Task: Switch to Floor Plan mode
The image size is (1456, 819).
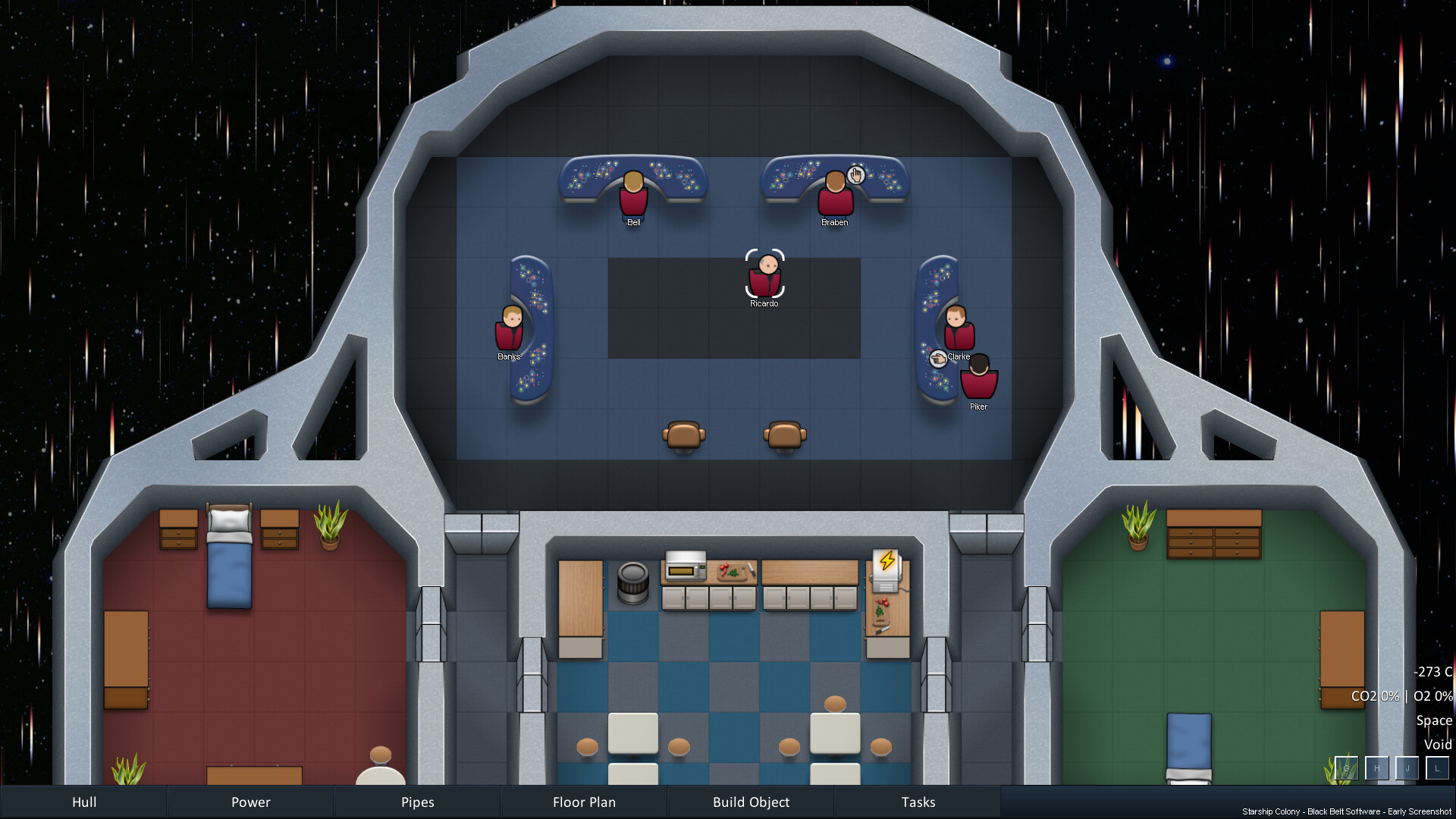Action: tap(584, 802)
